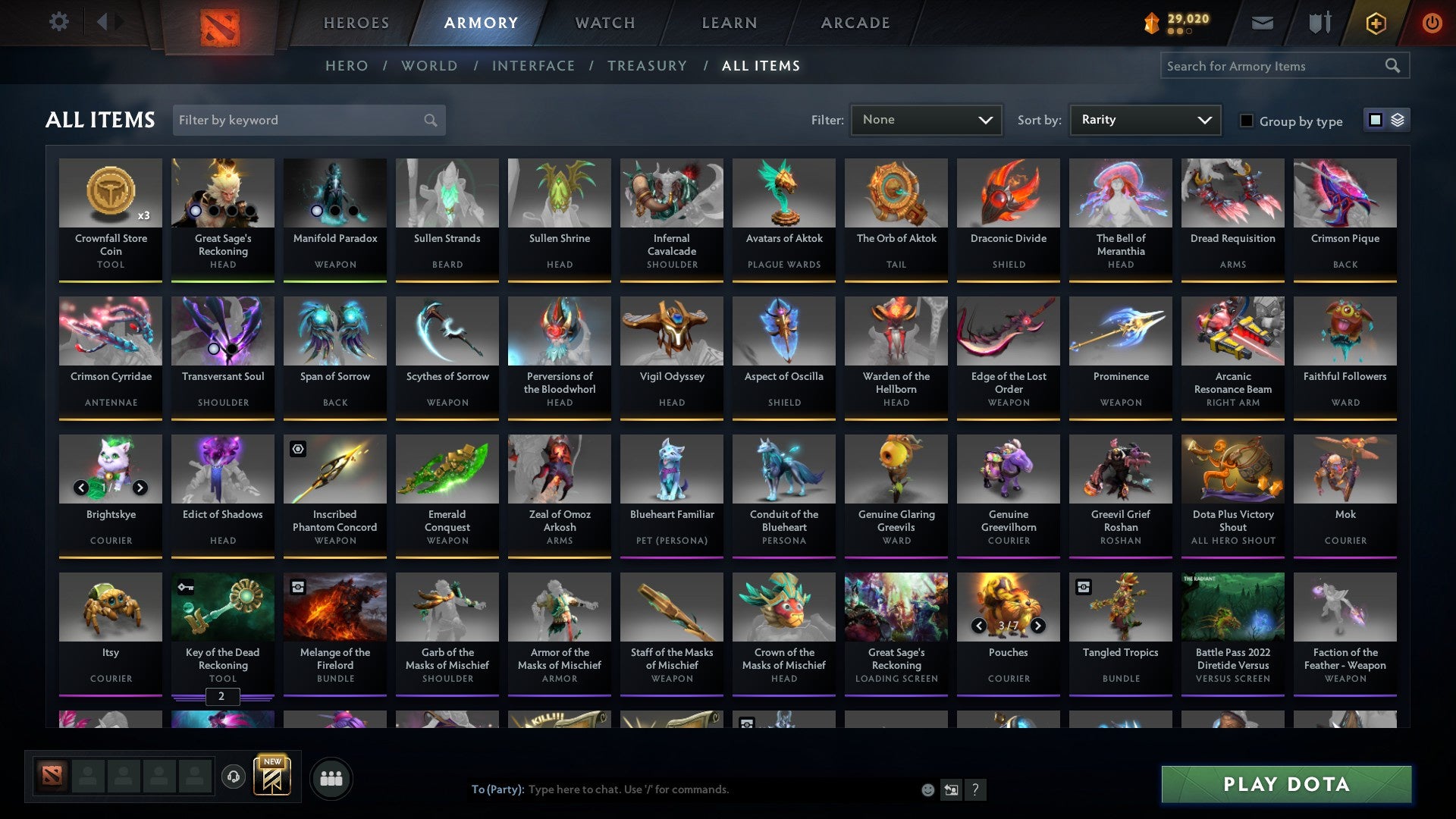Click the shield and sword matchmaking icon
The width and height of the screenshot is (1456, 819).
(1319, 23)
